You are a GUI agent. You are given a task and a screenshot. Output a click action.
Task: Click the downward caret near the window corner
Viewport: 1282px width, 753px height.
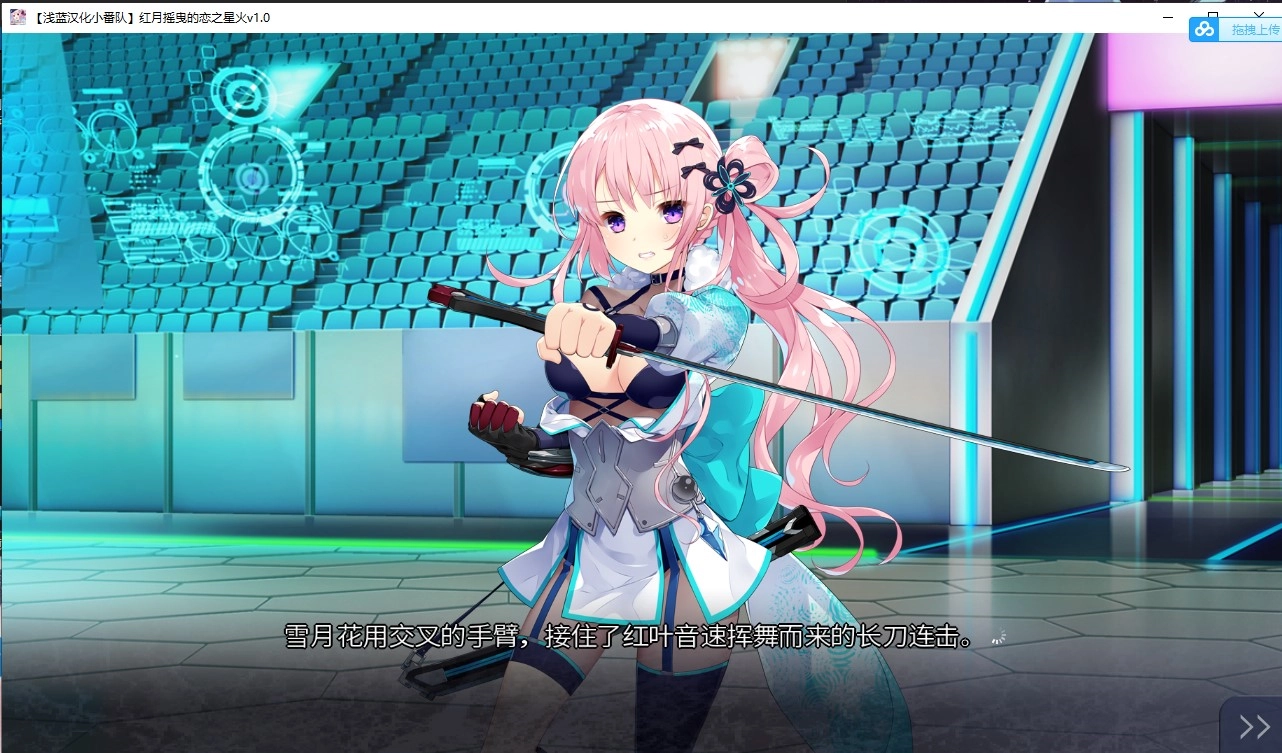(x=1258, y=14)
